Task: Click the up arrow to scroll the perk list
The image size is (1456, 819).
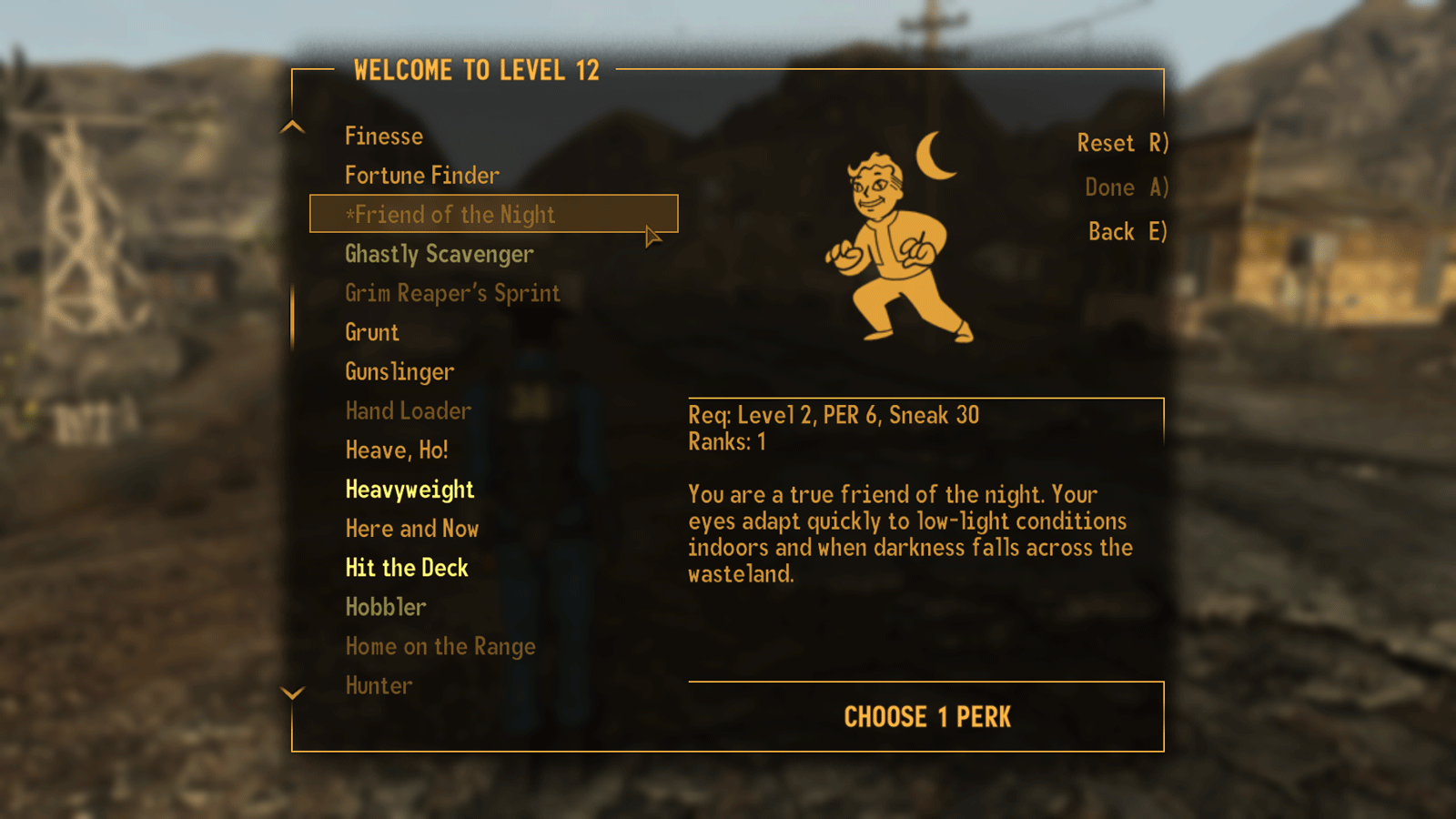Action: click(x=292, y=127)
